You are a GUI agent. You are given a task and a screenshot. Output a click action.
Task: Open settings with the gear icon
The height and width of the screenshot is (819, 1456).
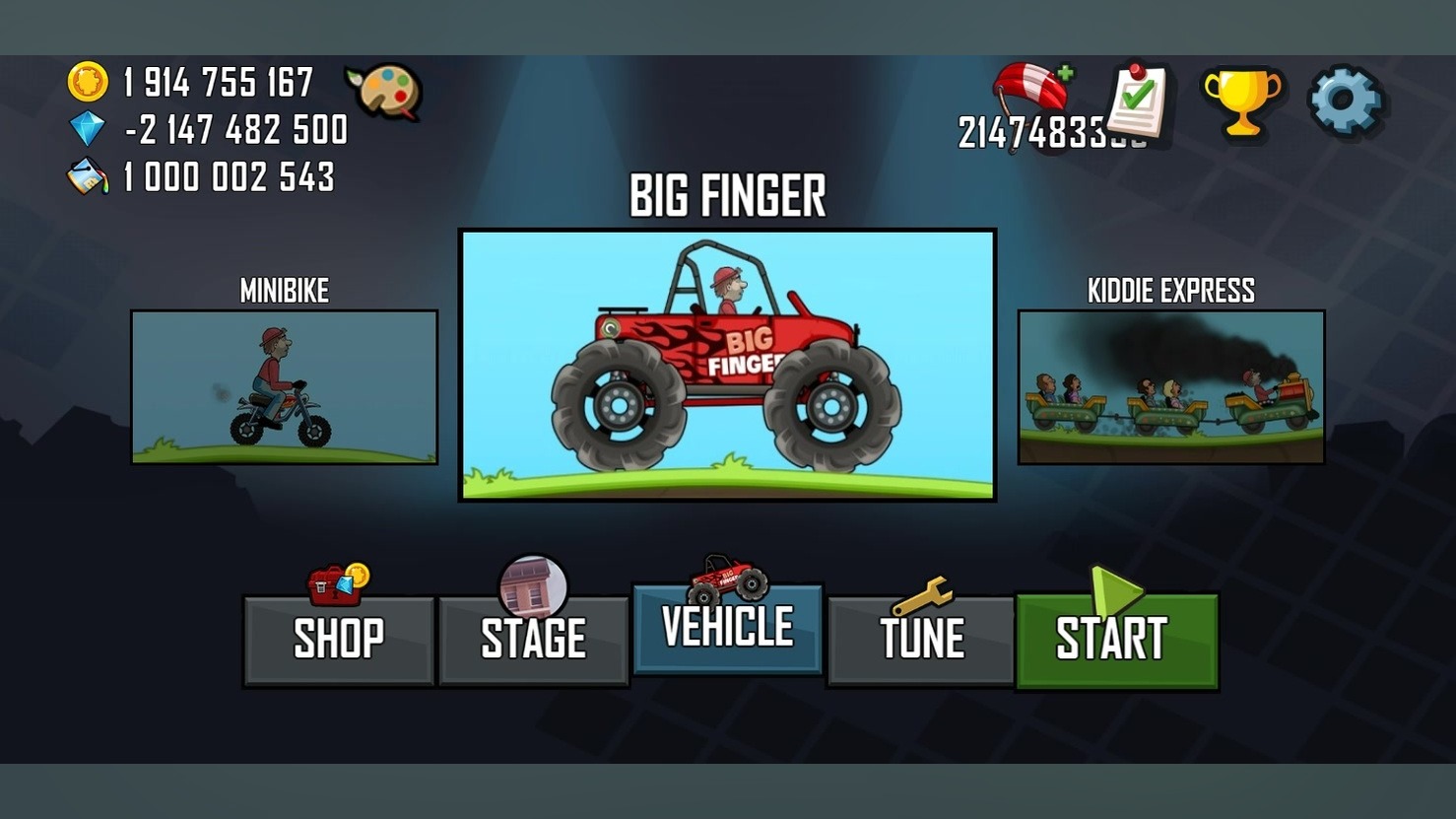pos(1345,100)
